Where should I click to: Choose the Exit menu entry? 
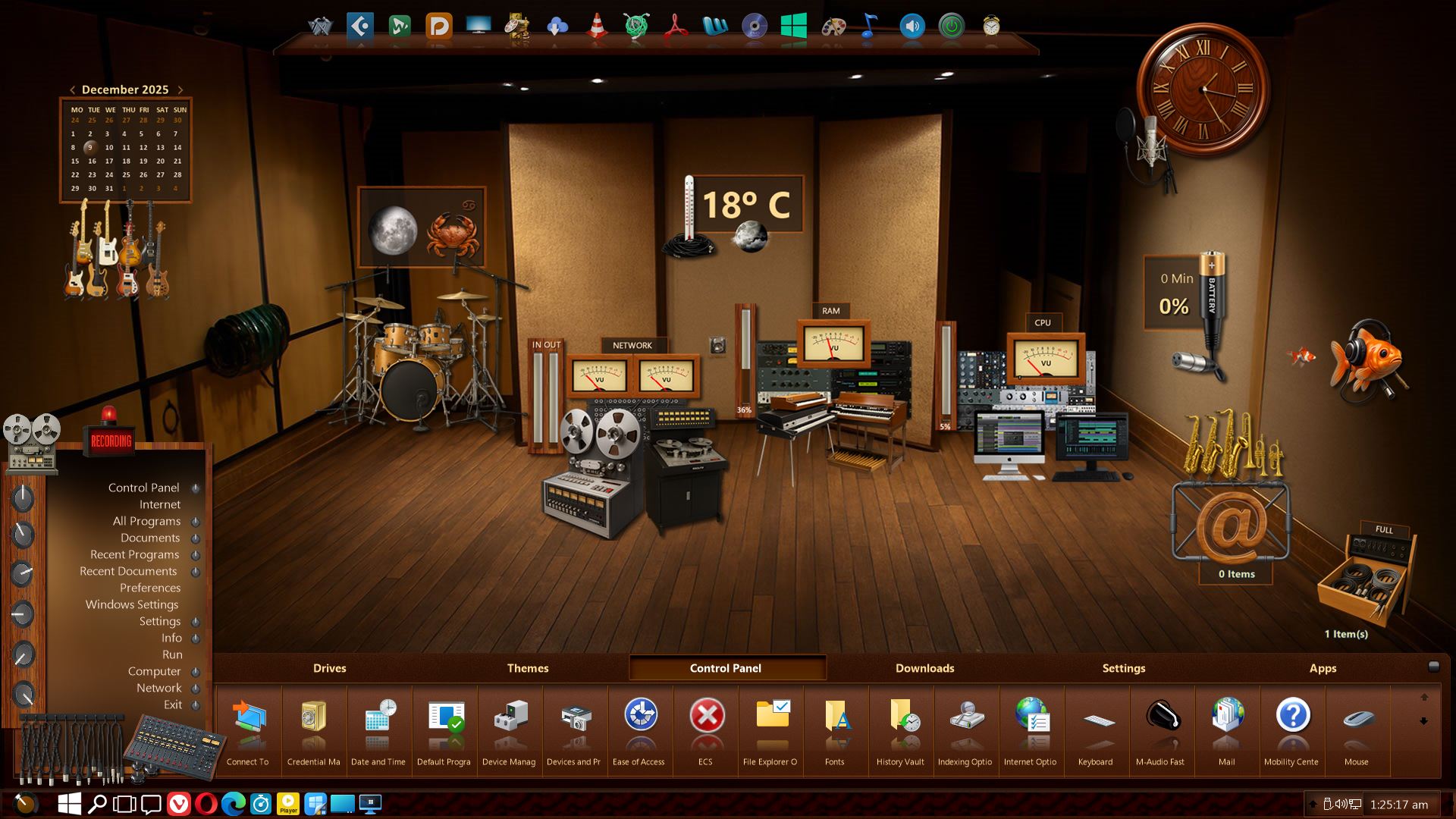[173, 704]
